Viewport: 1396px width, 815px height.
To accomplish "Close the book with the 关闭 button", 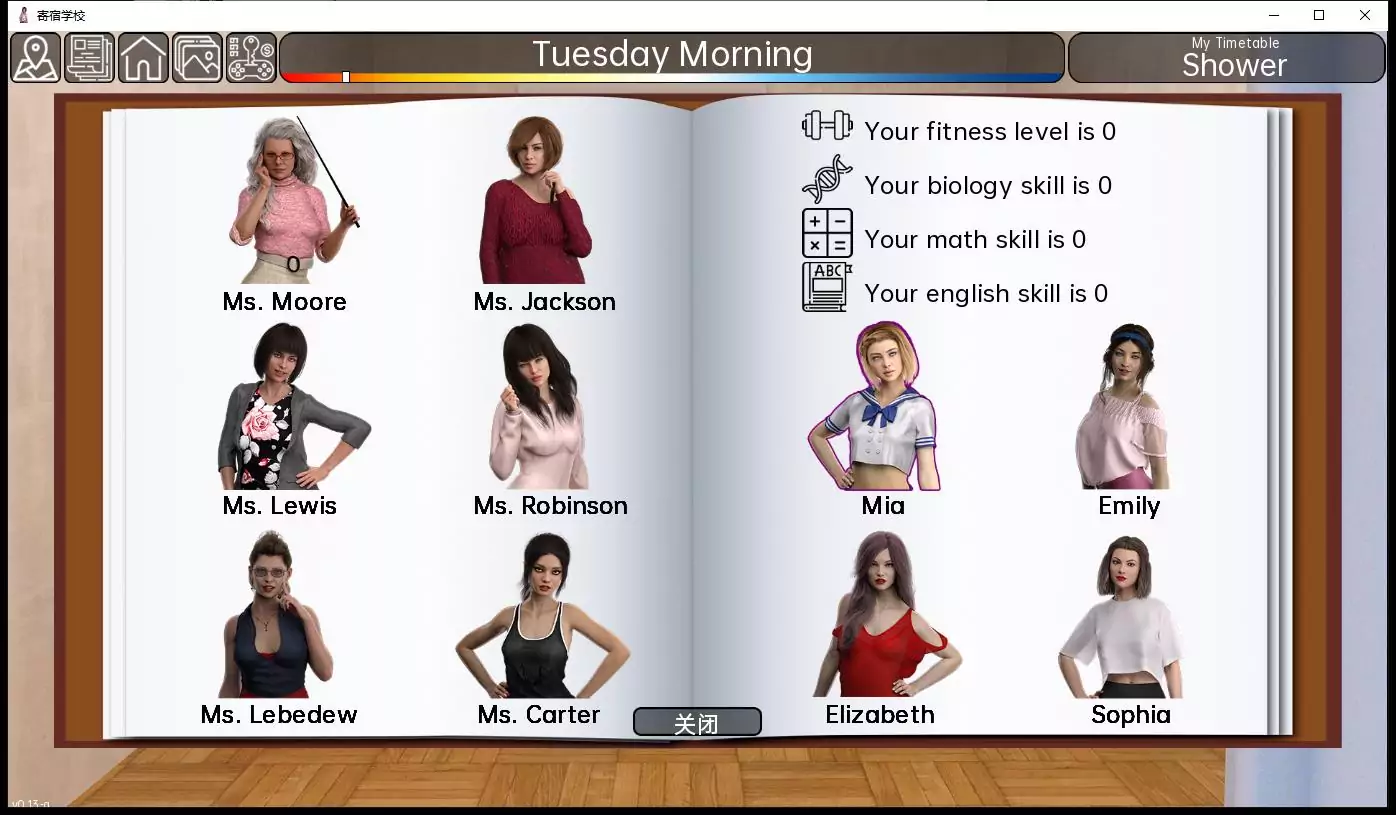I will coord(697,722).
